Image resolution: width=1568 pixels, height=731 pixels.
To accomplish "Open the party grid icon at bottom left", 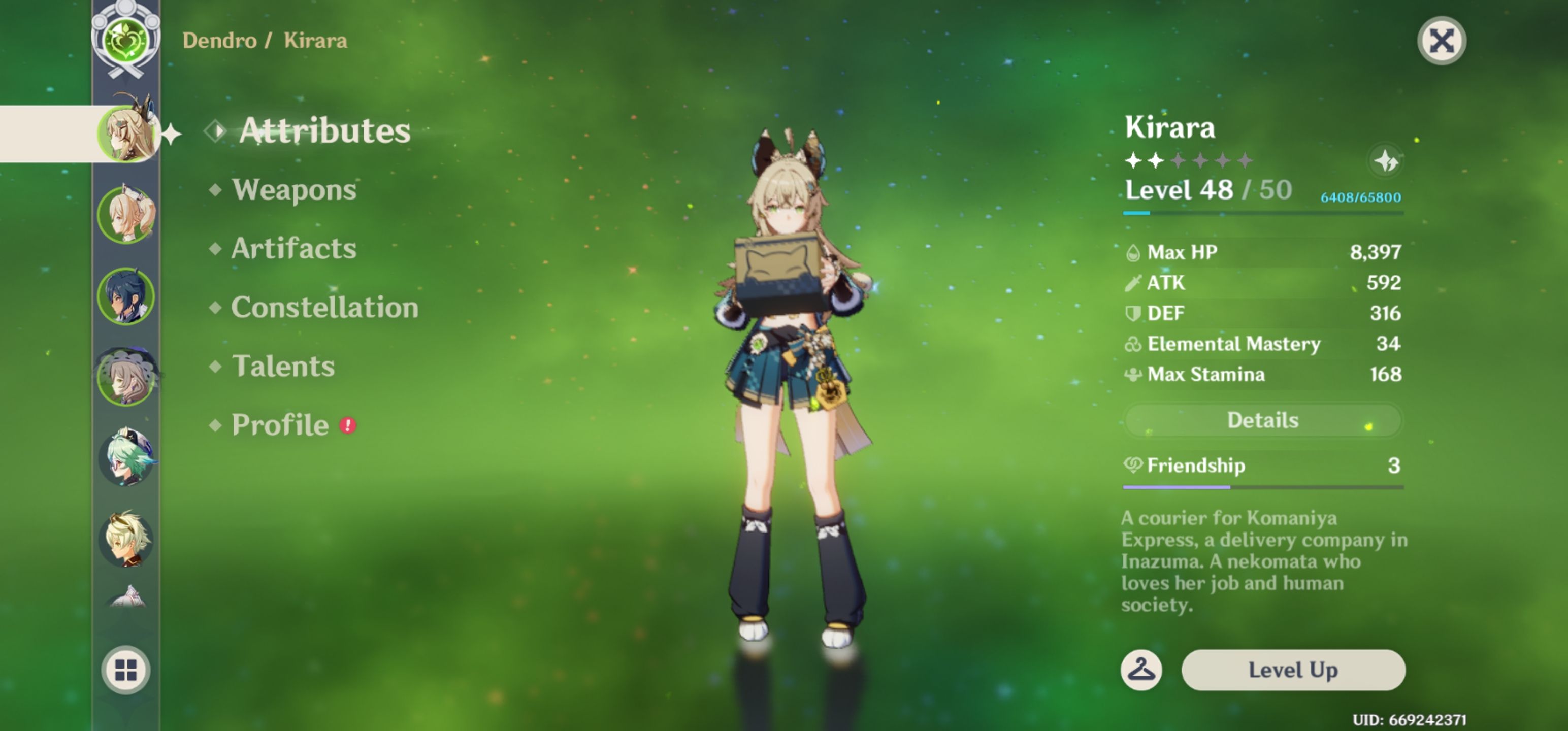I will [126, 670].
